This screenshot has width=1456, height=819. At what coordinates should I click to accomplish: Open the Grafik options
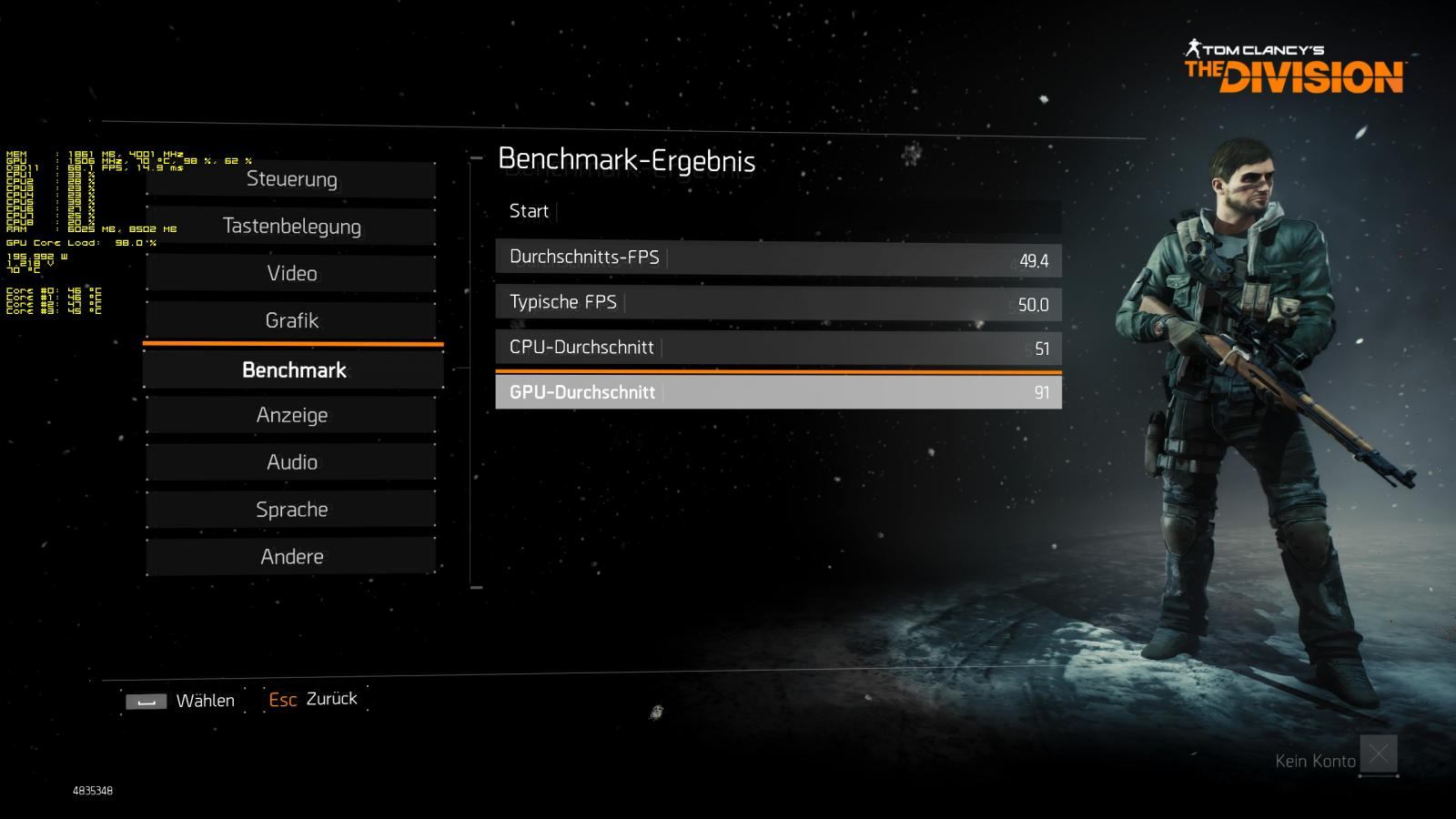(291, 320)
